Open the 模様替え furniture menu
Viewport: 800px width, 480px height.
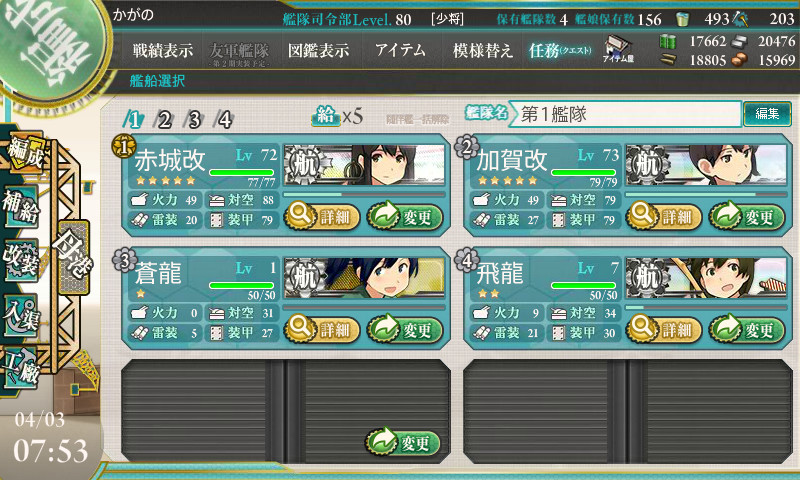click(x=482, y=50)
